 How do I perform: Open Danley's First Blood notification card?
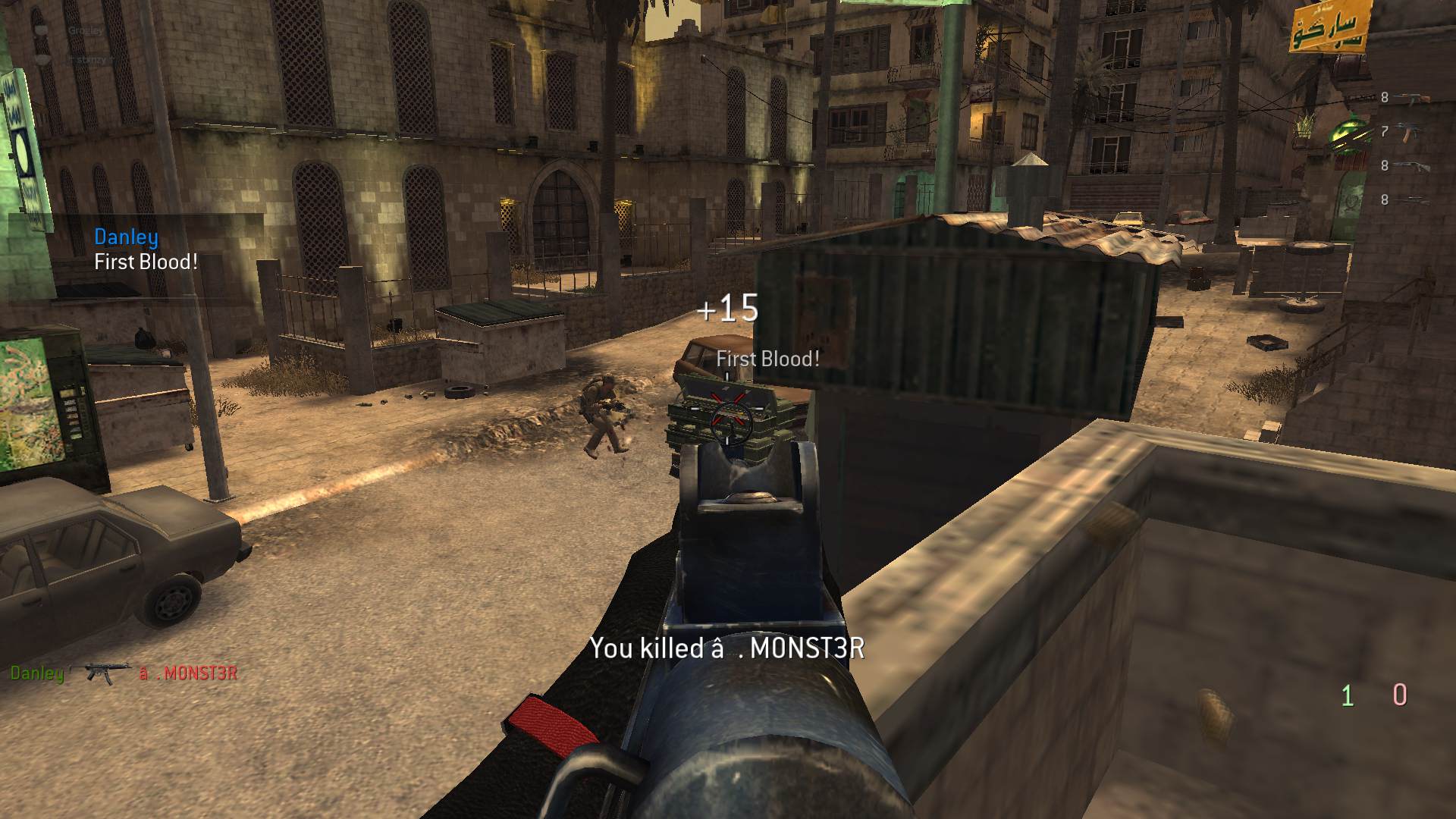146,250
